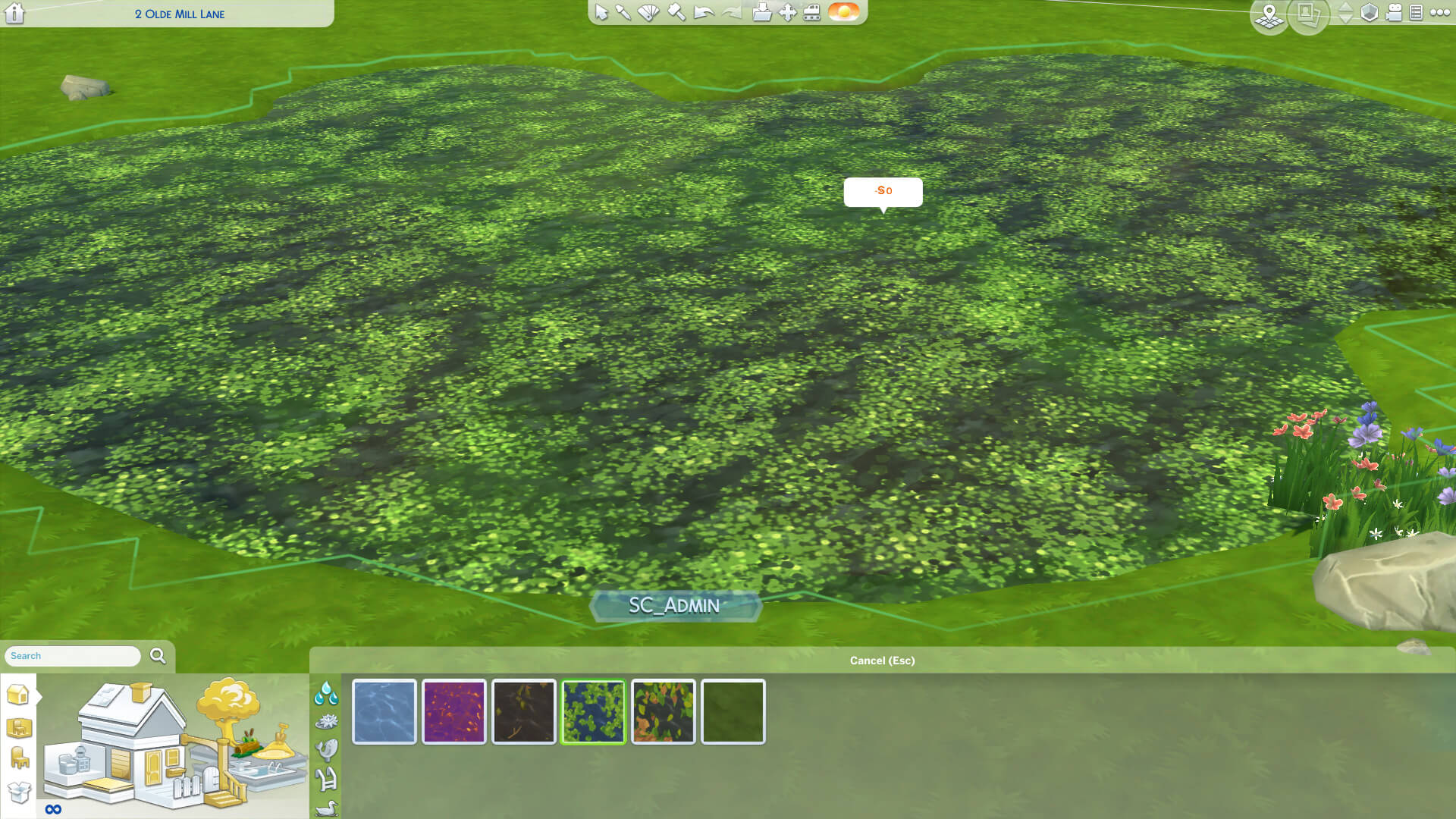The width and height of the screenshot is (1456, 819).
Task: Switch to the chair objects tab
Action: pyautogui.click(x=20, y=758)
